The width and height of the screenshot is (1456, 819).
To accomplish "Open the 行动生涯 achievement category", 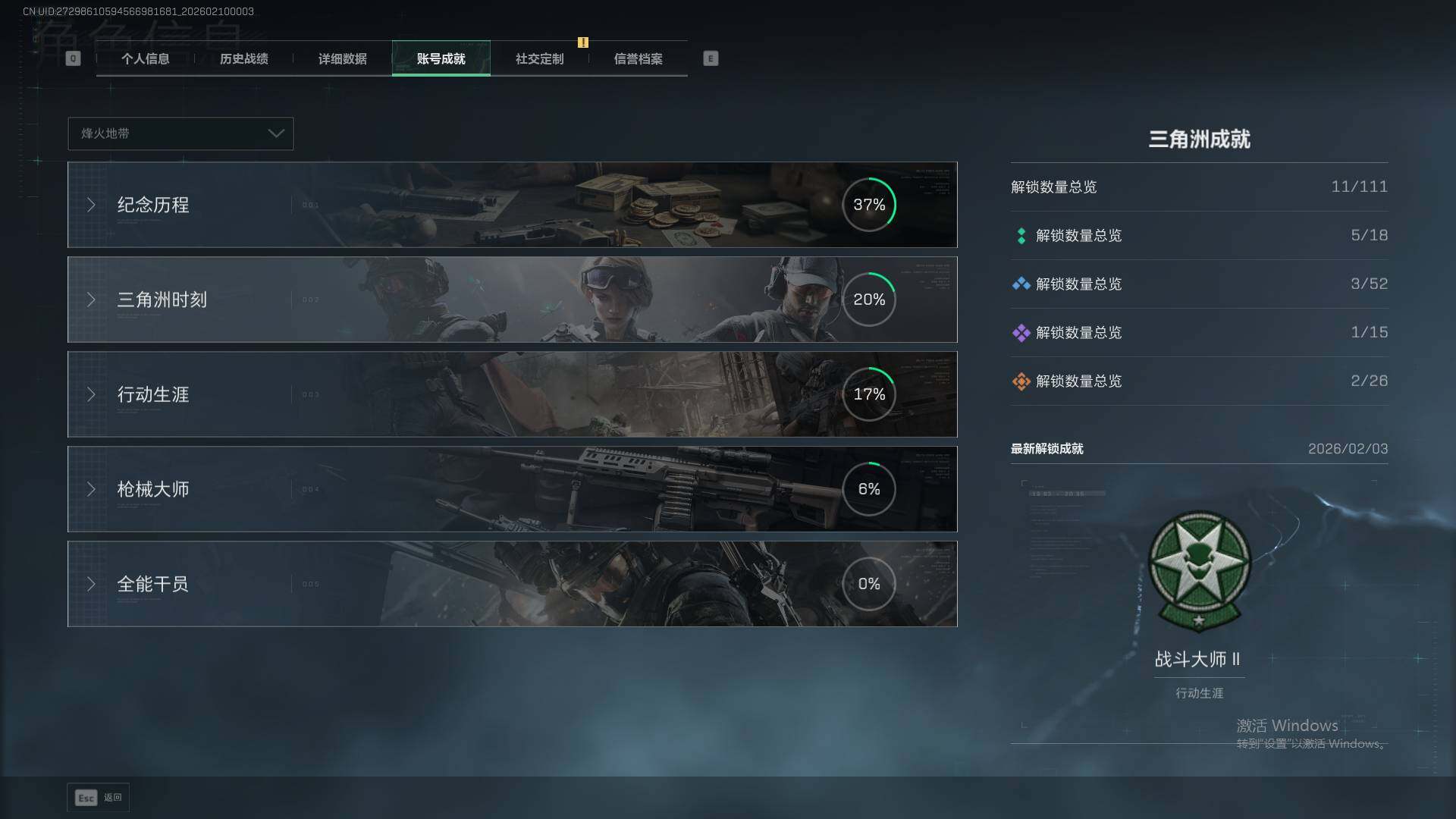I will click(x=512, y=394).
